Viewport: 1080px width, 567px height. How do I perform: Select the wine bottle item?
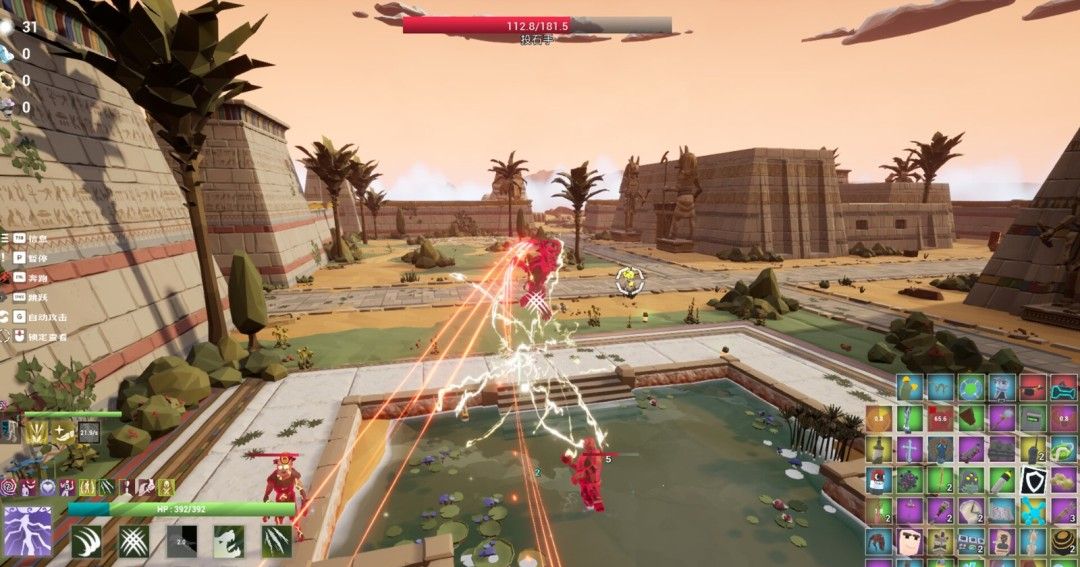(x=879, y=449)
